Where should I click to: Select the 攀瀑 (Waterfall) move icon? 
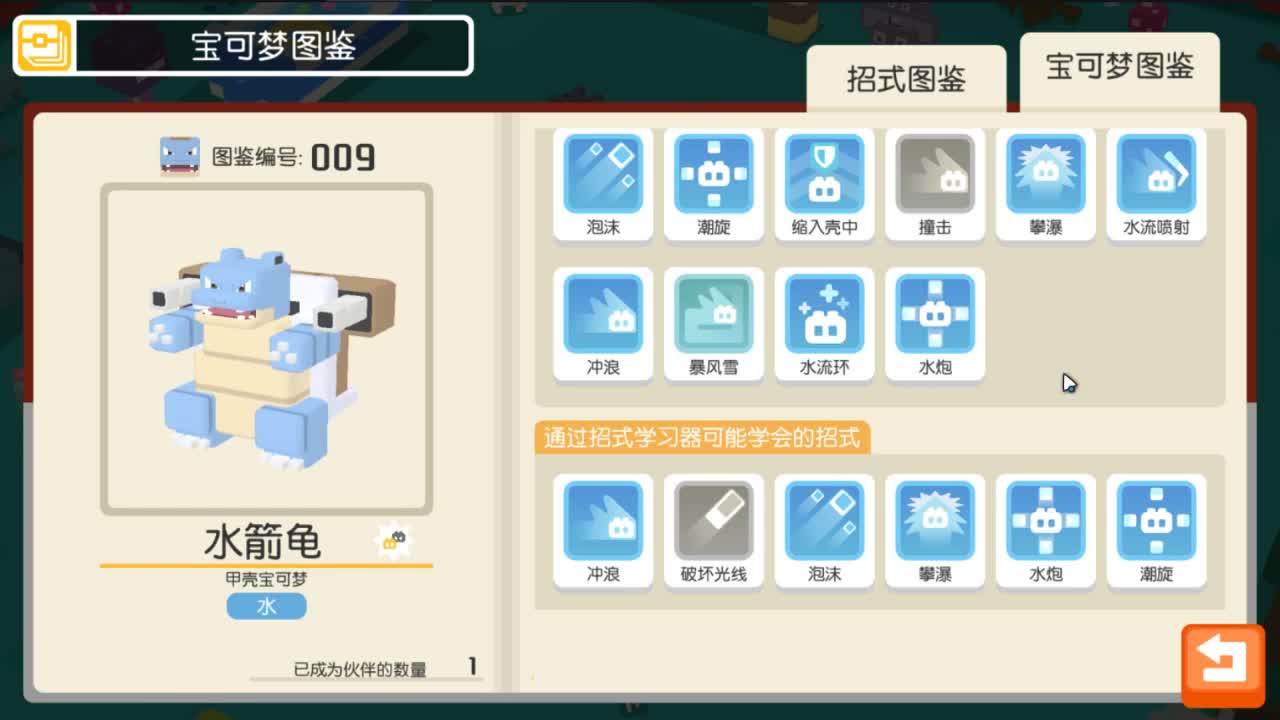[x=1045, y=172]
